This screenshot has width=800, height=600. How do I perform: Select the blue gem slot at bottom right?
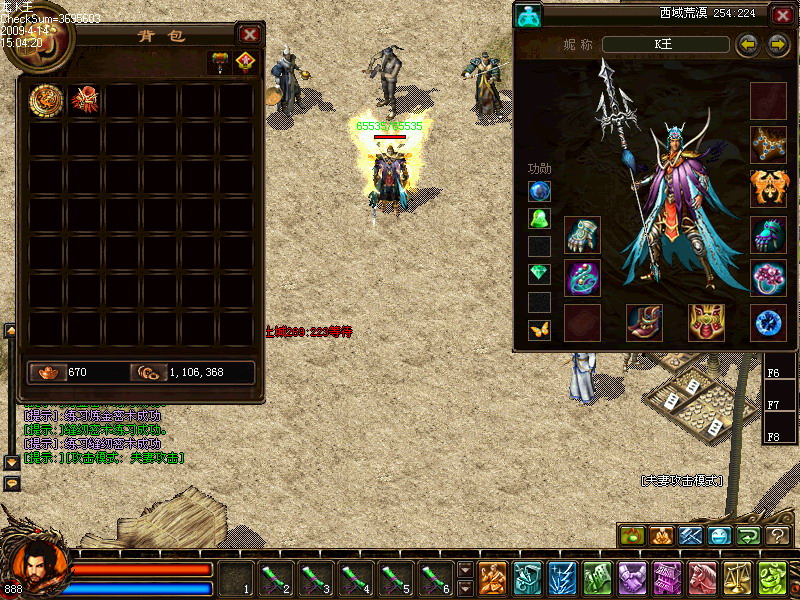pyautogui.click(x=768, y=322)
